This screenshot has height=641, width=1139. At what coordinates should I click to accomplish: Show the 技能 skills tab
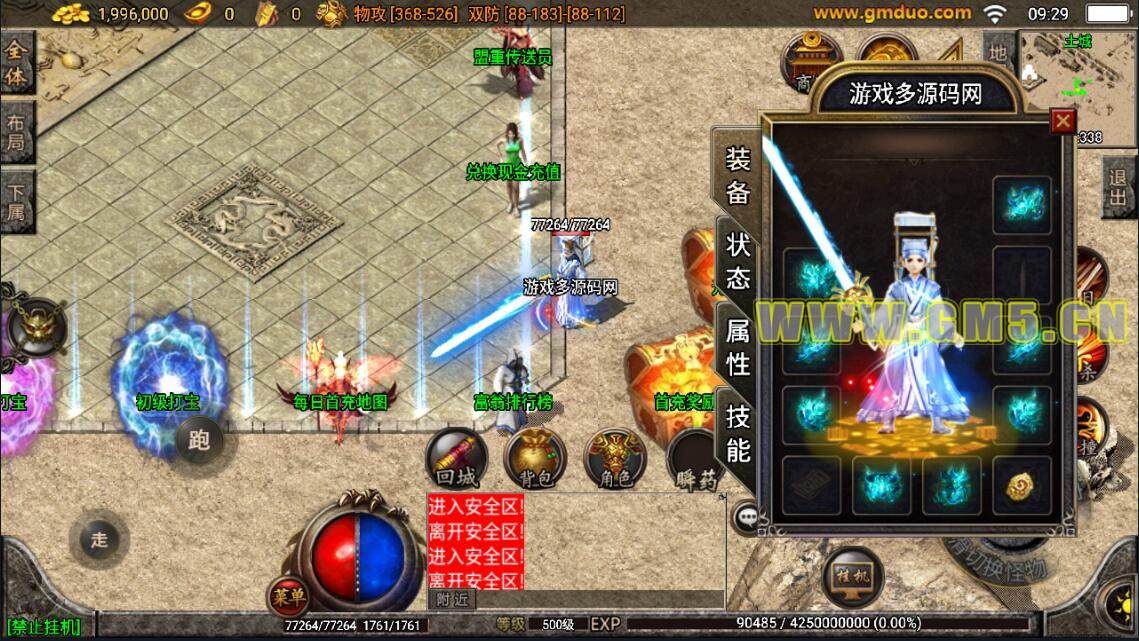point(738,433)
